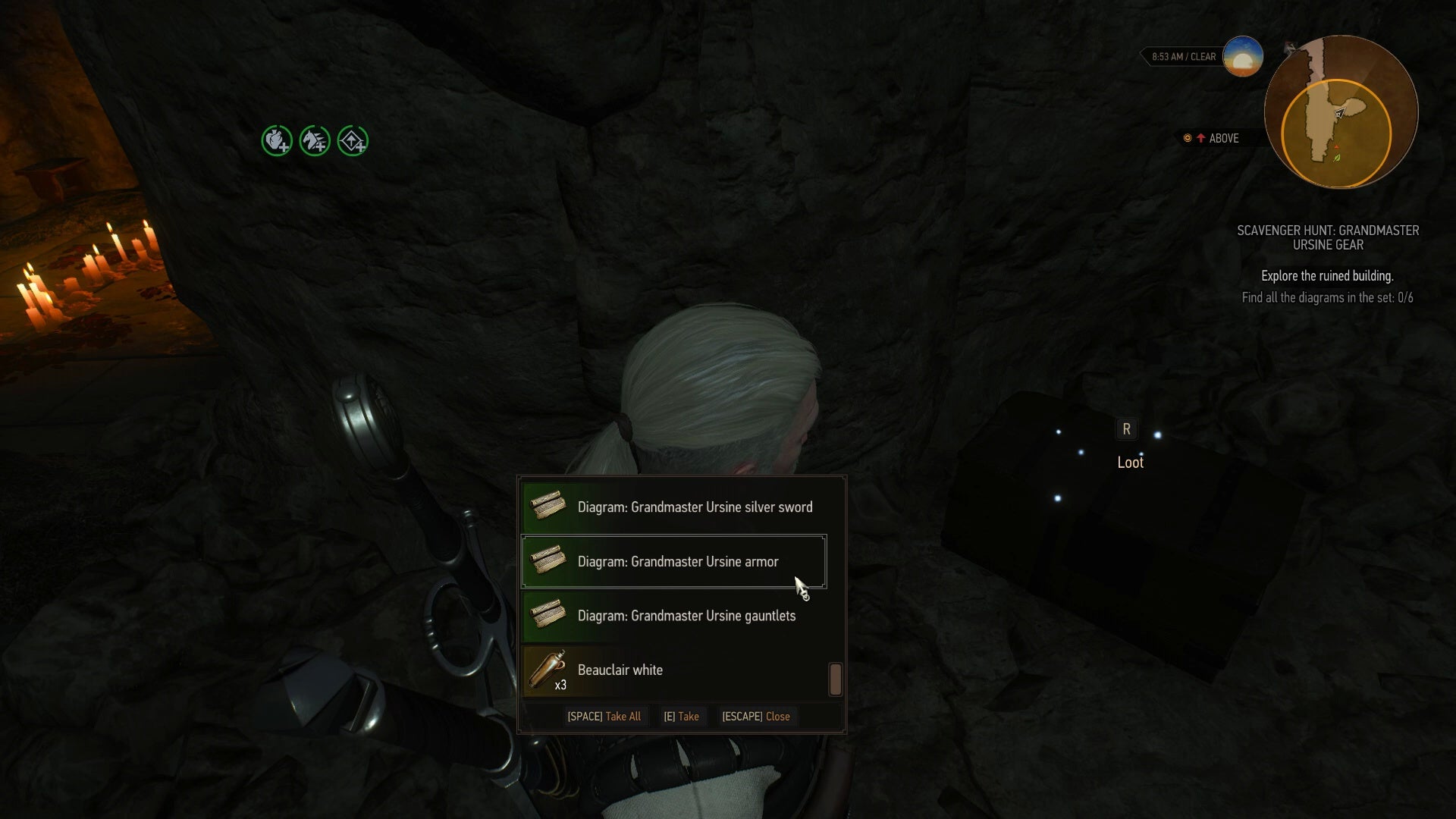Click Close to exit the loot window
The height and width of the screenshot is (819, 1456).
(756, 716)
